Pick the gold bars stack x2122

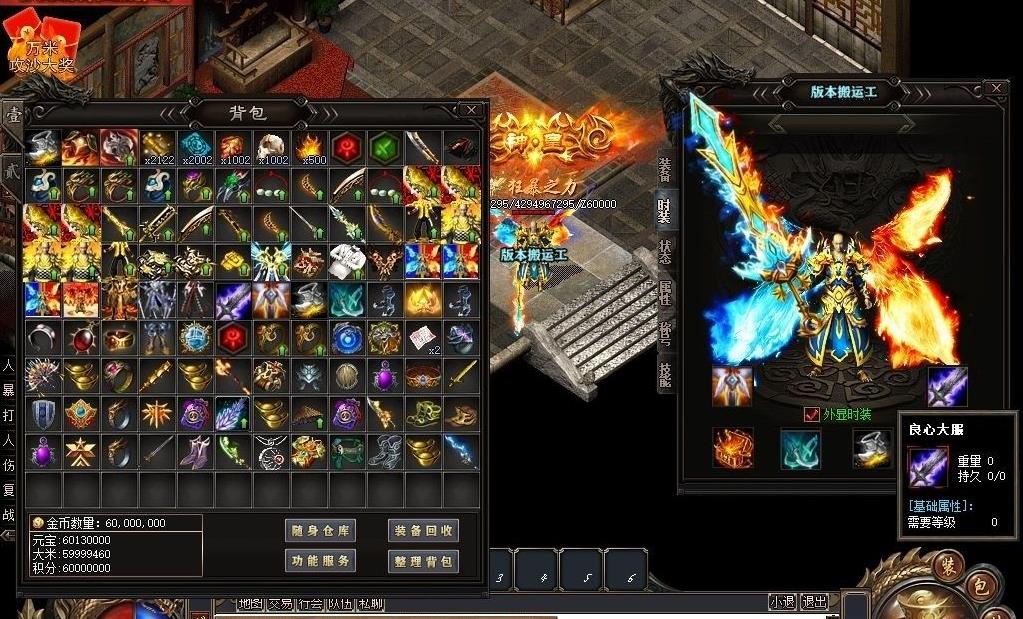tap(157, 147)
